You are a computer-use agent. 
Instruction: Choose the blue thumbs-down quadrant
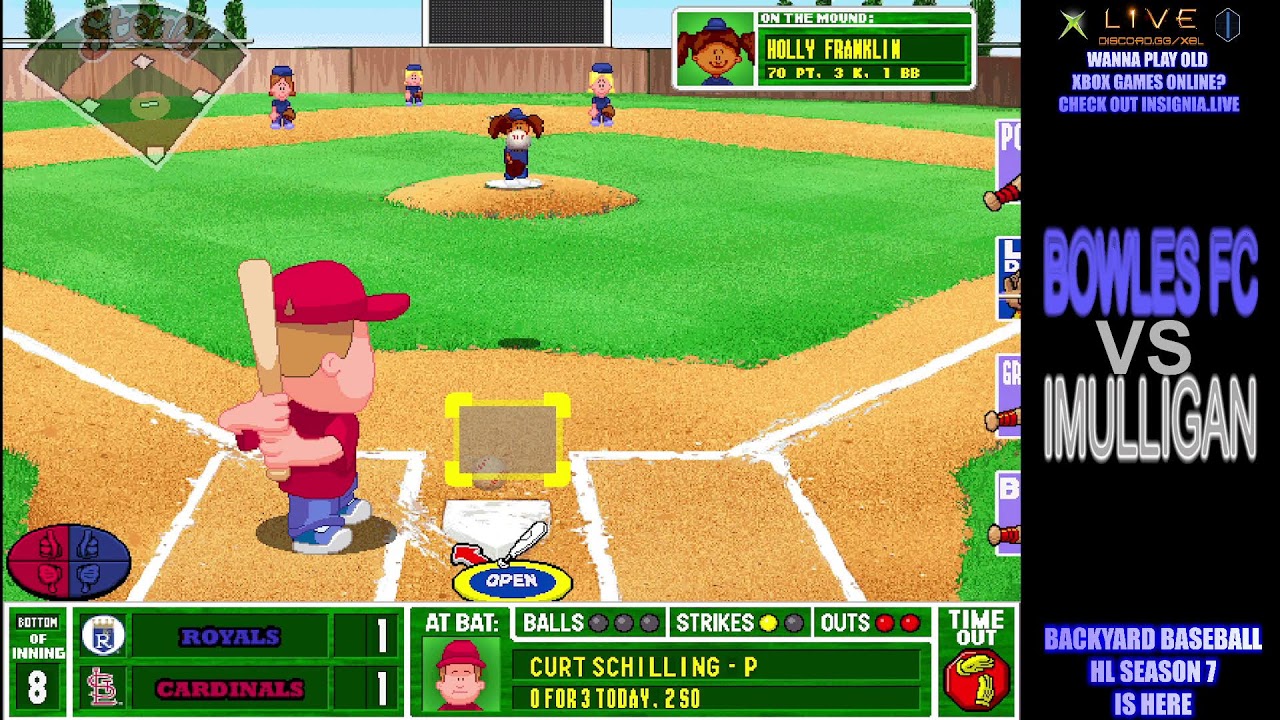tap(90, 576)
